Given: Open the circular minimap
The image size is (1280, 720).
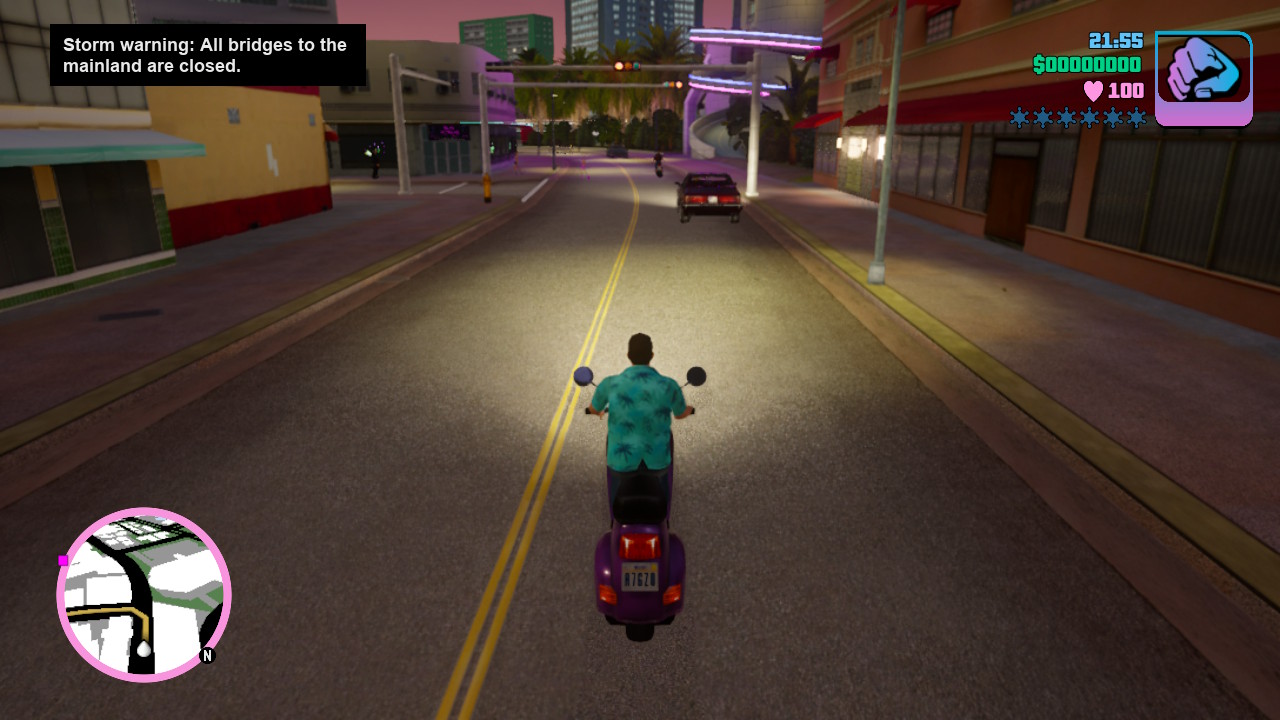Looking at the screenshot, I should click(x=144, y=594).
